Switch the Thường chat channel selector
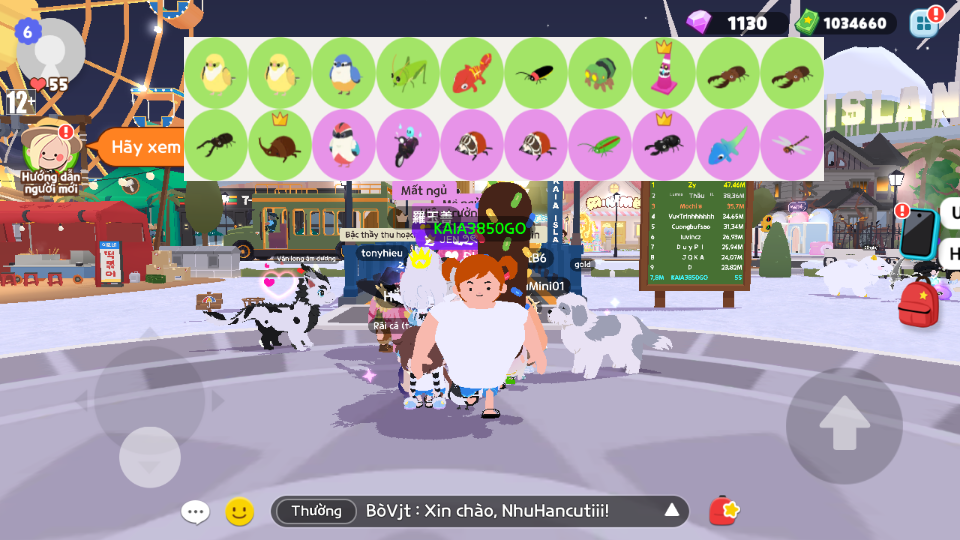 316,512
